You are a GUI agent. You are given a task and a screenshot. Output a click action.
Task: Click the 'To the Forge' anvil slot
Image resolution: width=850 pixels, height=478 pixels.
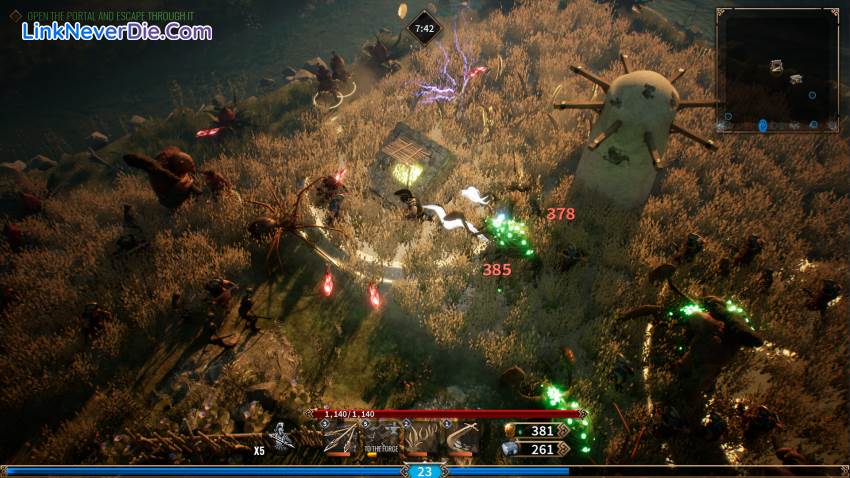[381, 438]
